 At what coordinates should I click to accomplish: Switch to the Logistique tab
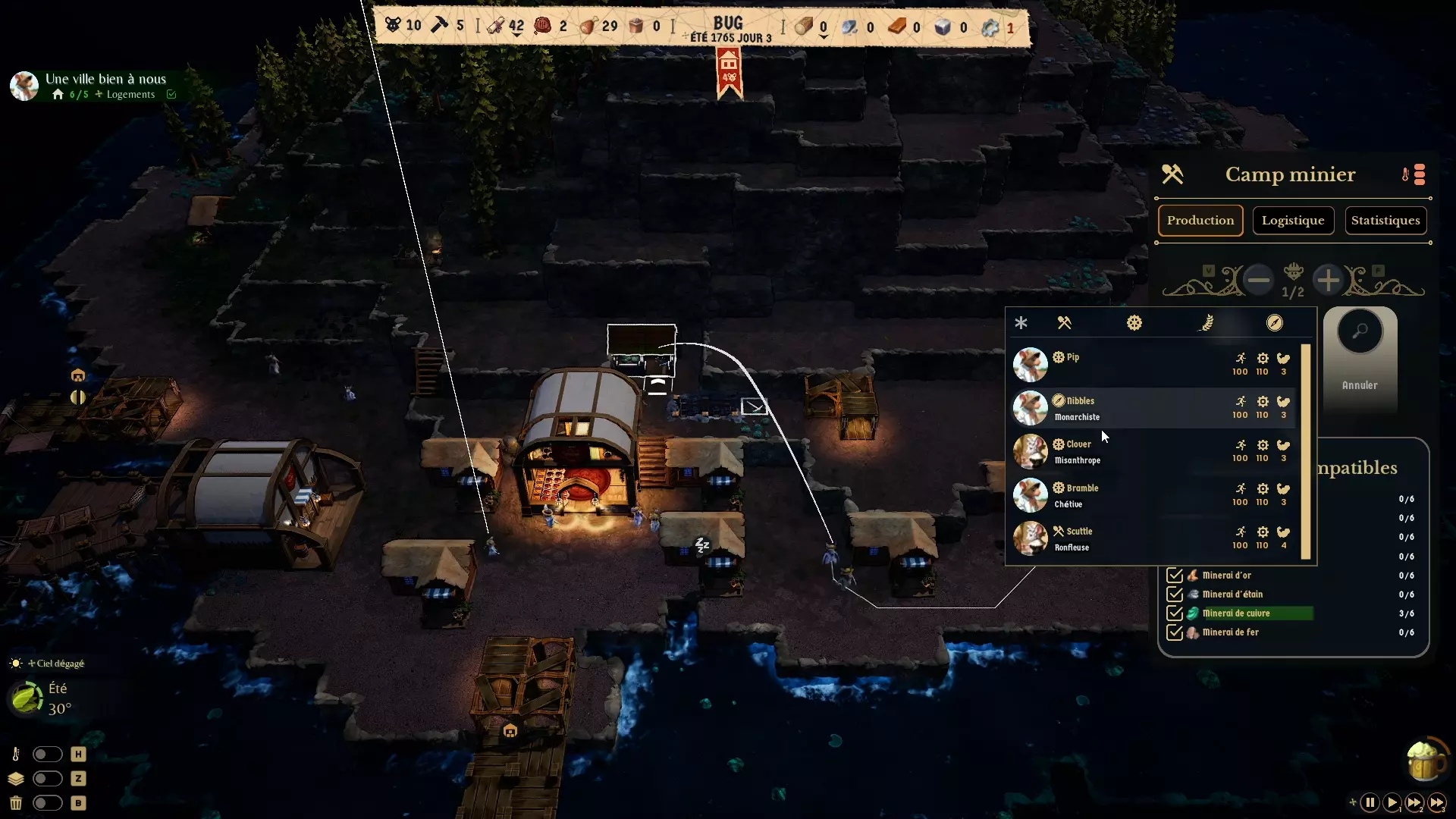pyautogui.click(x=1292, y=220)
